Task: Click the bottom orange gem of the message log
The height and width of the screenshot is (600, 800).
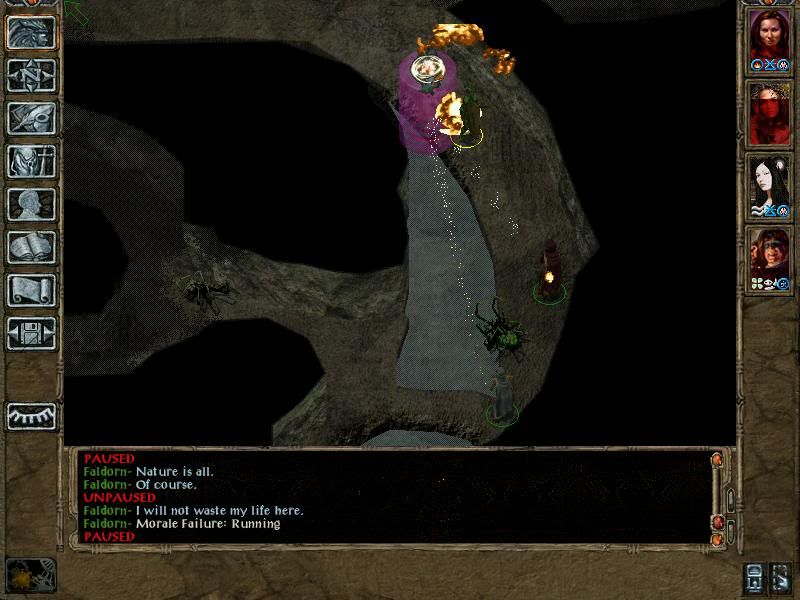Action: coord(716,540)
